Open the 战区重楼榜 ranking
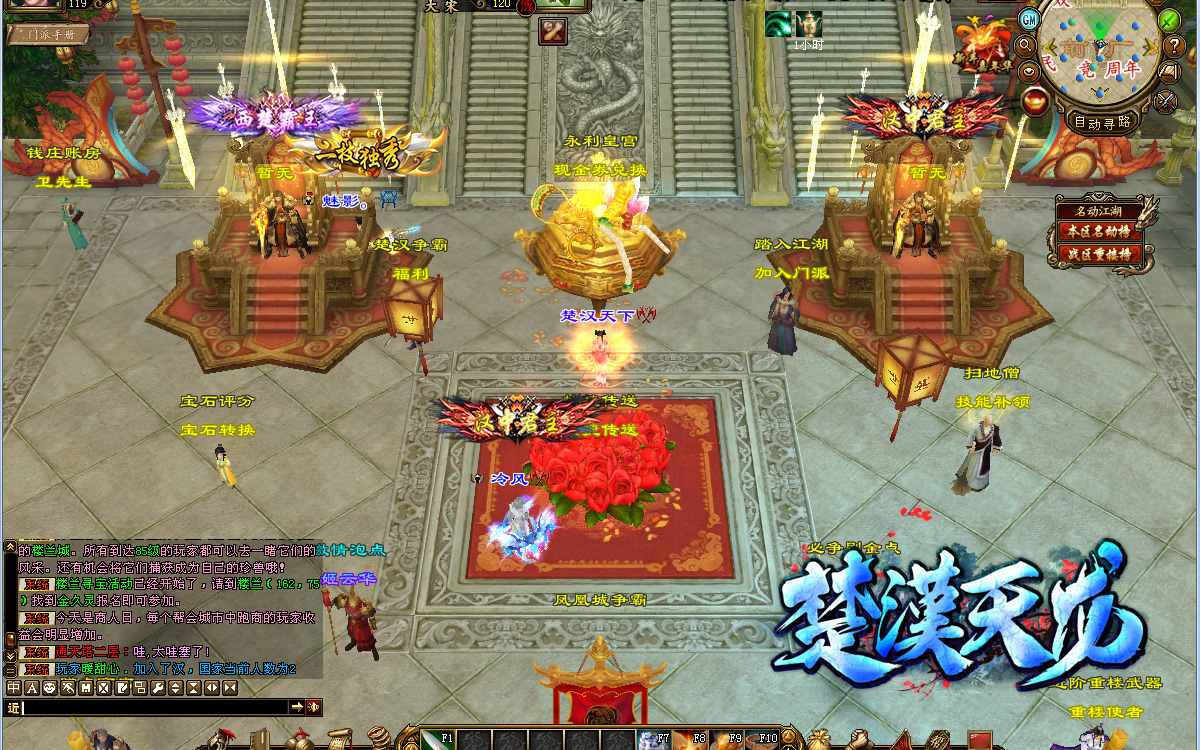Image resolution: width=1200 pixels, height=750 pixels. click(x=1099, y=254)
